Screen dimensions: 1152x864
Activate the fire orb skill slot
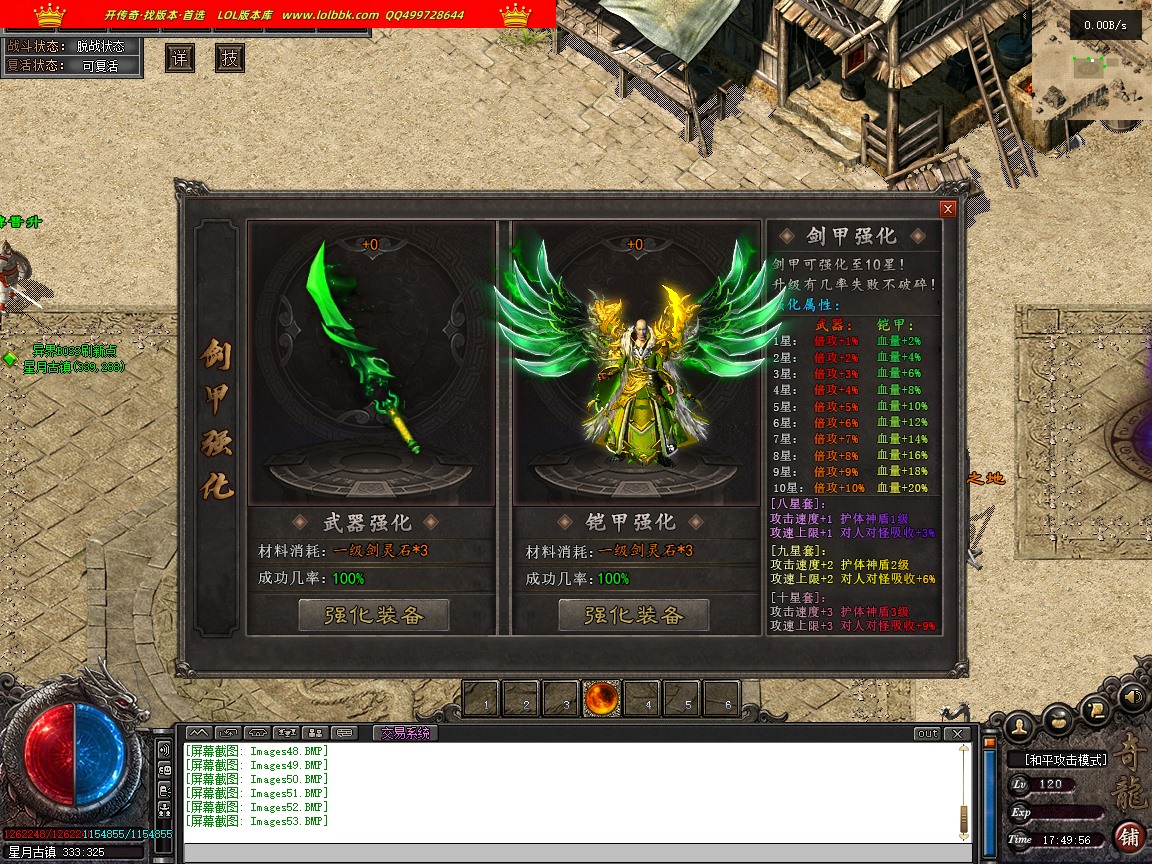[x=602, y=698]
